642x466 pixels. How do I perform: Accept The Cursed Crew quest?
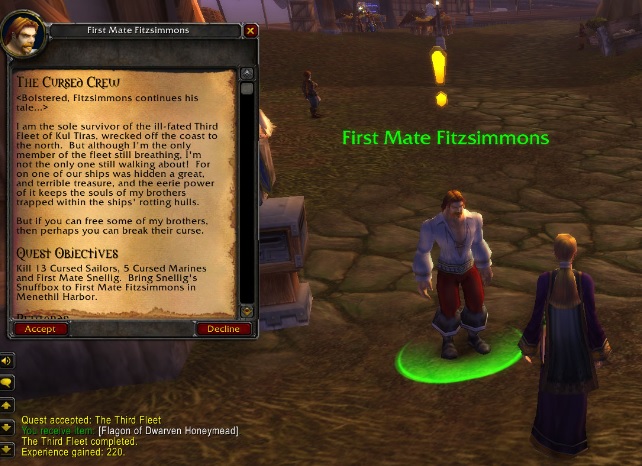40,329
